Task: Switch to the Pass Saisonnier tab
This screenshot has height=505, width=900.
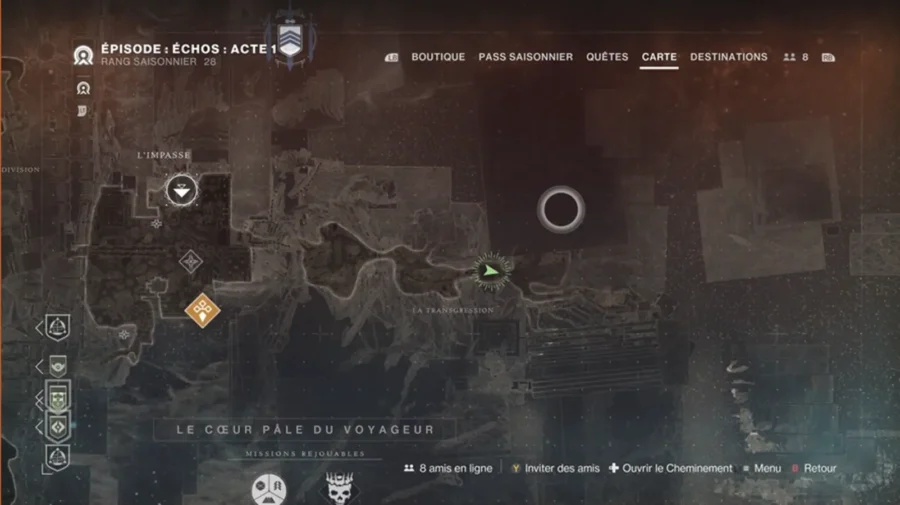Action: pyautogui.click(x=525, y=57)
